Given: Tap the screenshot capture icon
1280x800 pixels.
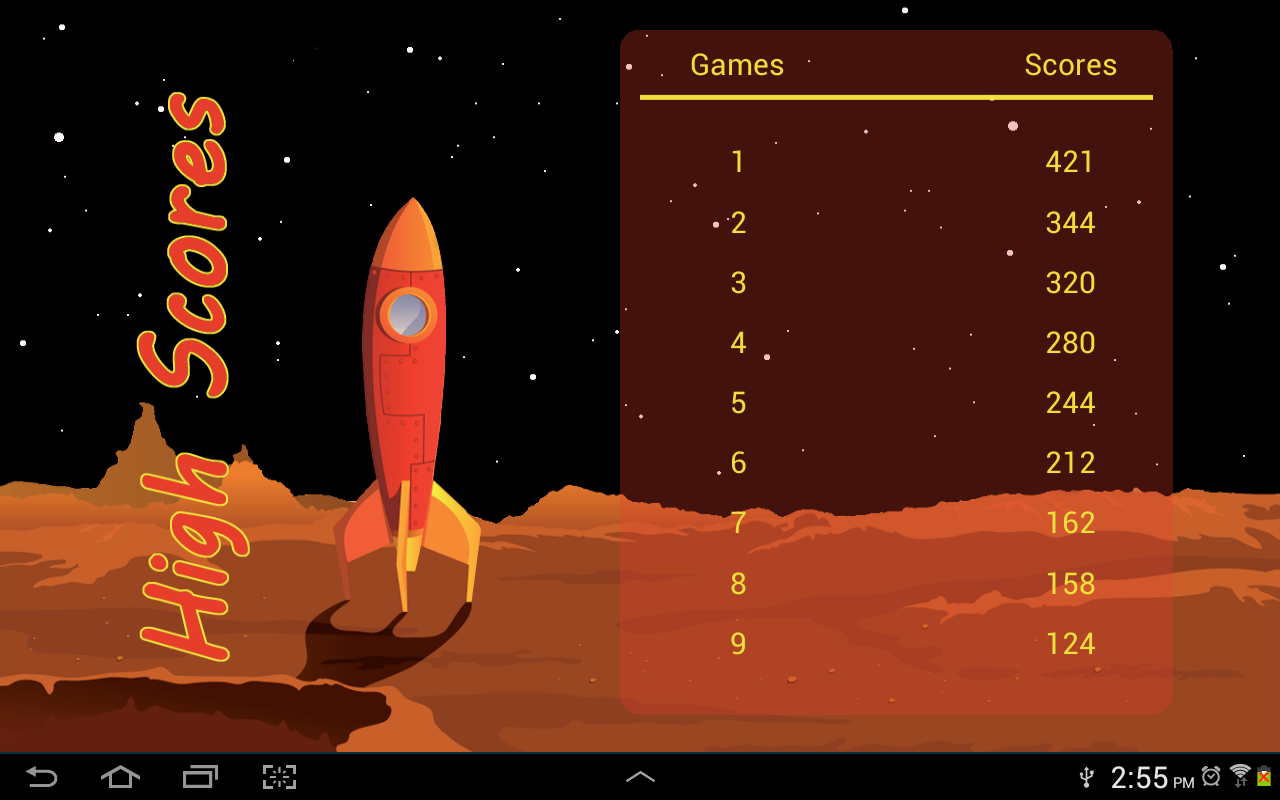Looking at the screenshot, I should click(278, 777).
